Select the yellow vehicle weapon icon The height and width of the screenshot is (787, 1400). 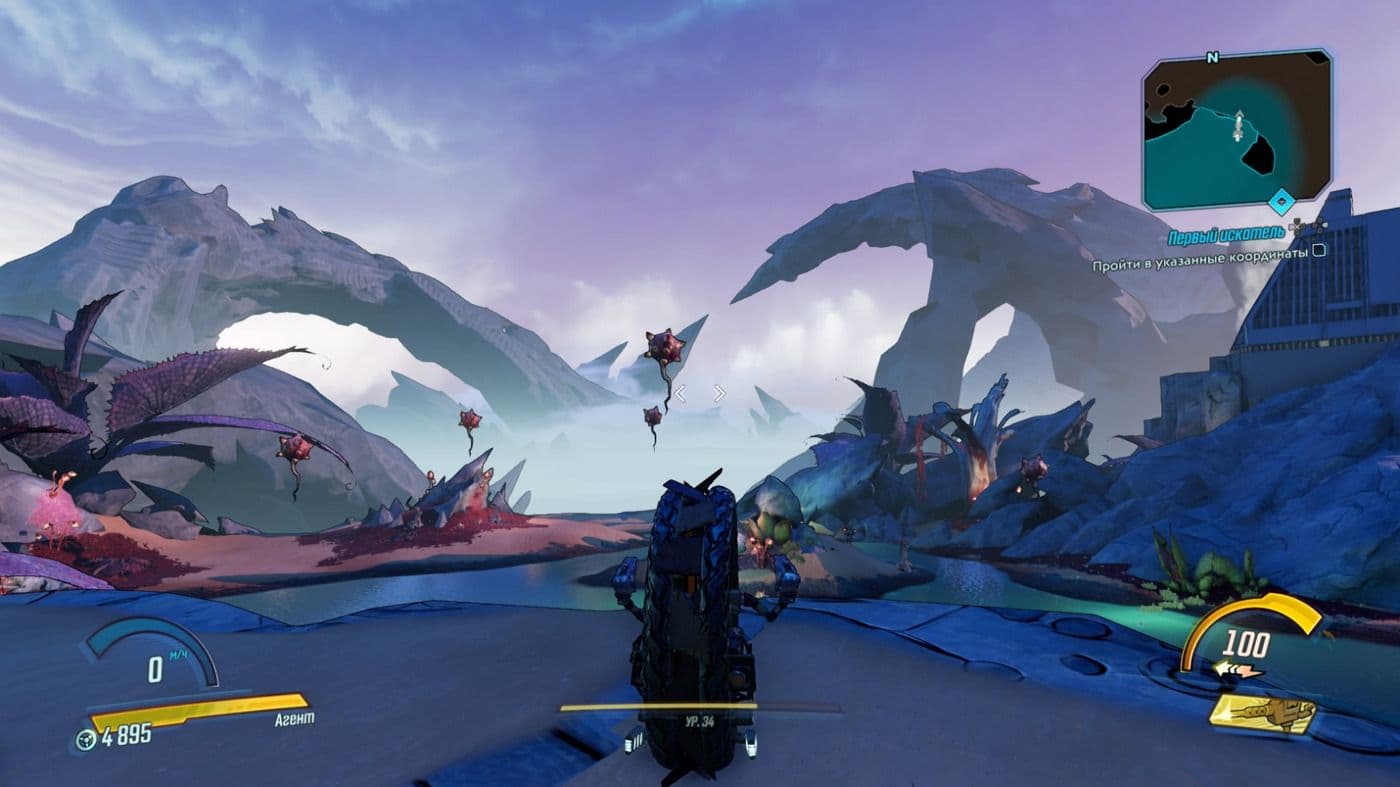pyautogui.click(x=1262, y=714)
